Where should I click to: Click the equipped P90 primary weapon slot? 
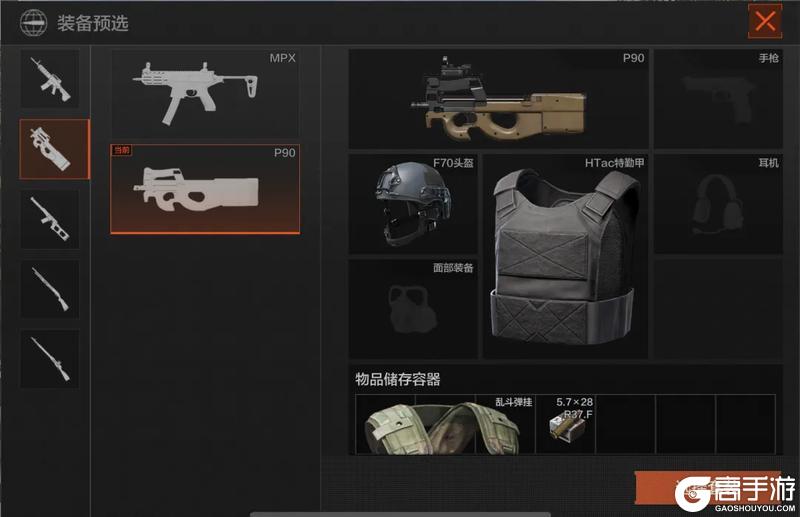click(x=498, y=98)
